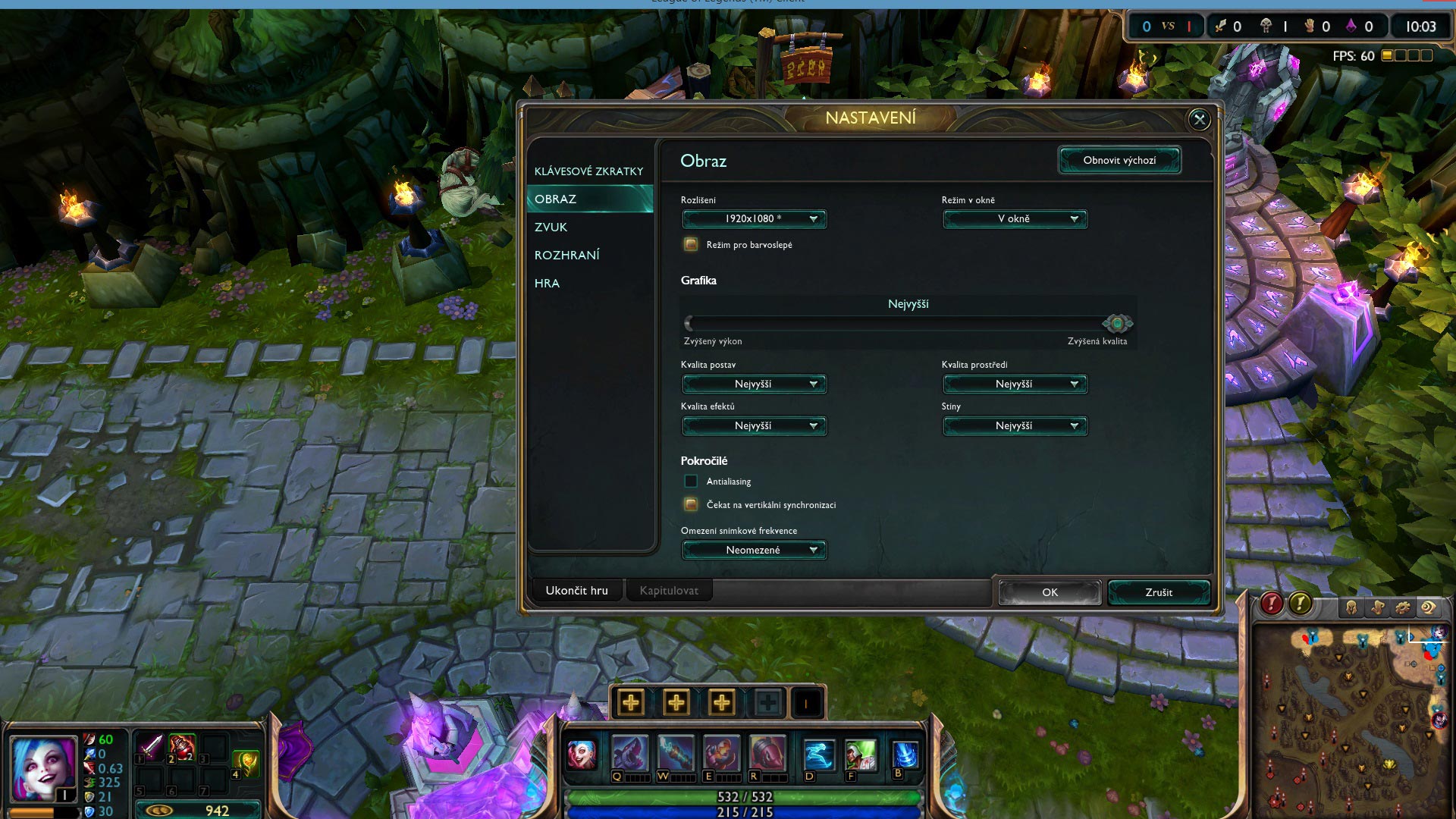Expand the Kvalita efektů dropdown

[754, 426]
